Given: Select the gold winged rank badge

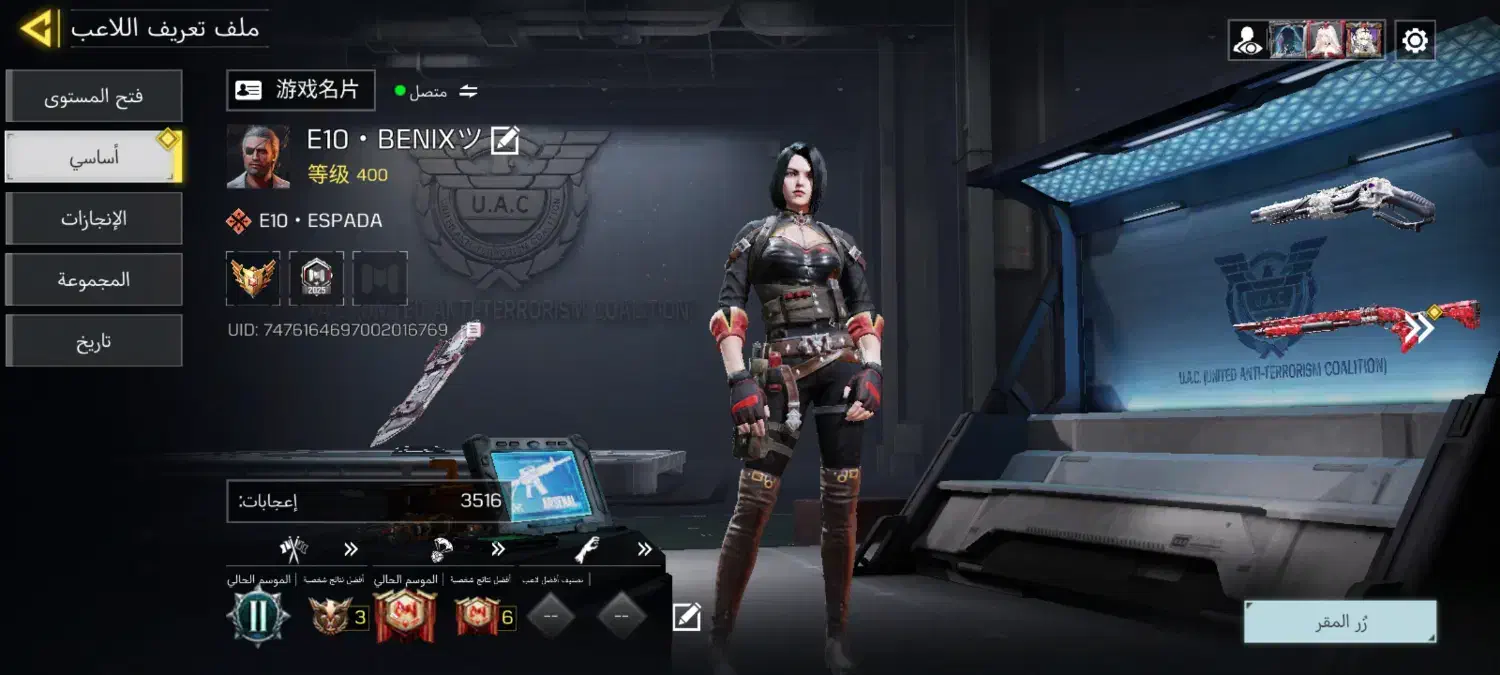Looking at the screenshot, I should click(253, 278).
